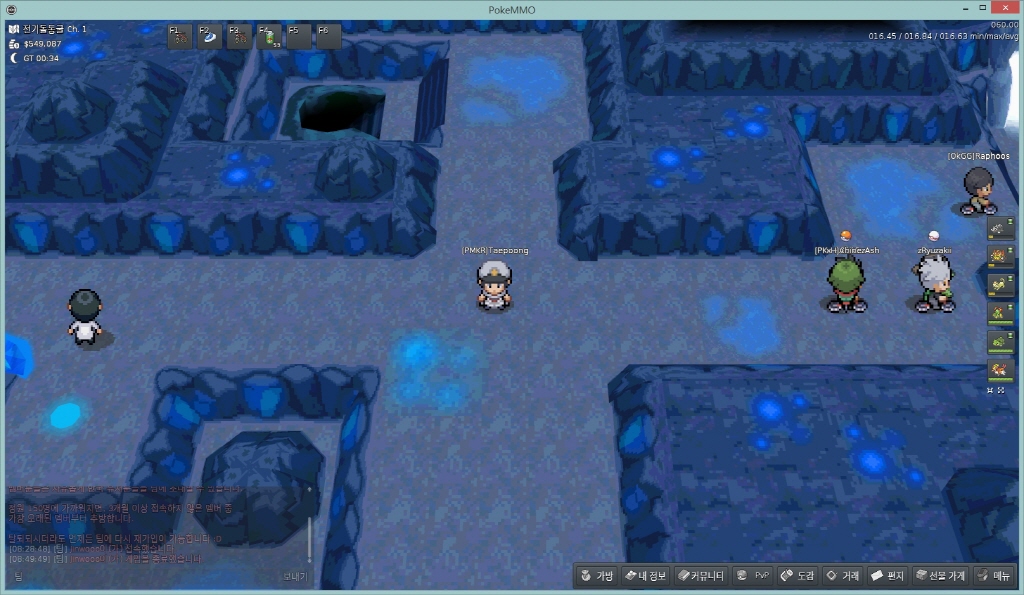1024x595 pixels.
Task: Select the bottom party Pokémon slot
Action: click(x=1000, y=371)
